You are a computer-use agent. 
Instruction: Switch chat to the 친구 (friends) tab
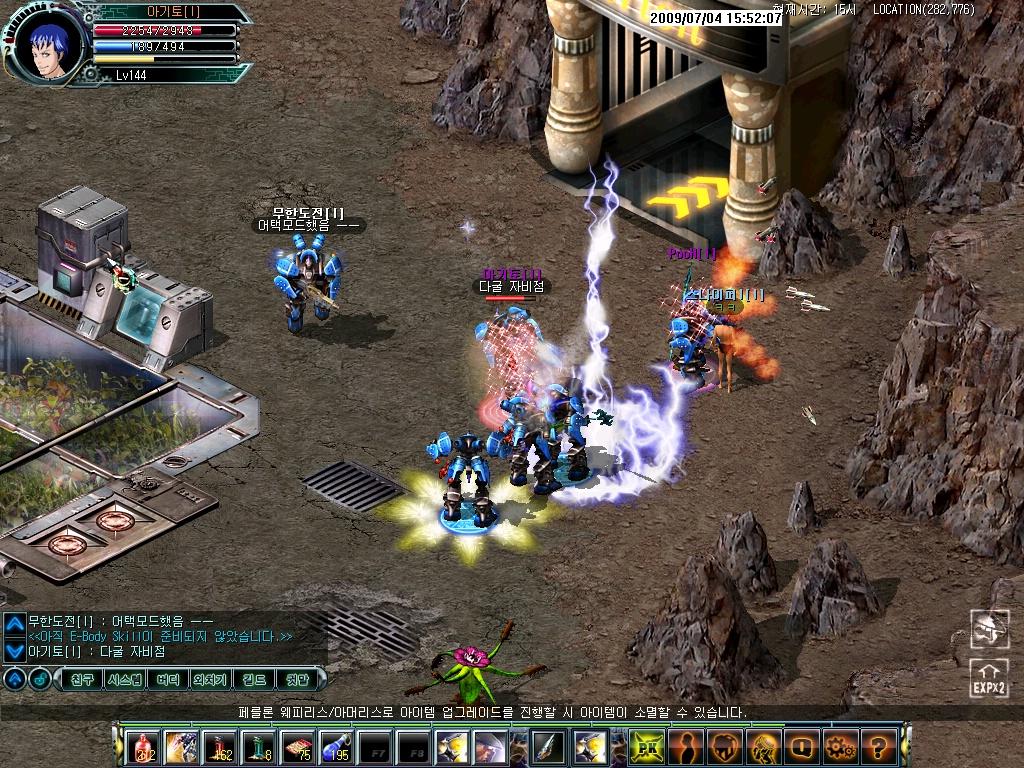tap(83, 679)
